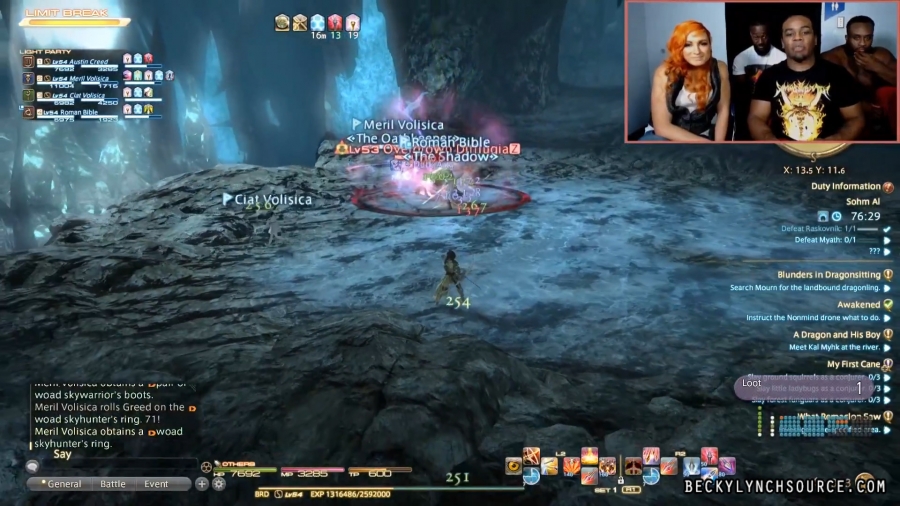The image size is (900, 506).
Task: Select the Awakened quest entry
Action: click(x=858, y=305)
